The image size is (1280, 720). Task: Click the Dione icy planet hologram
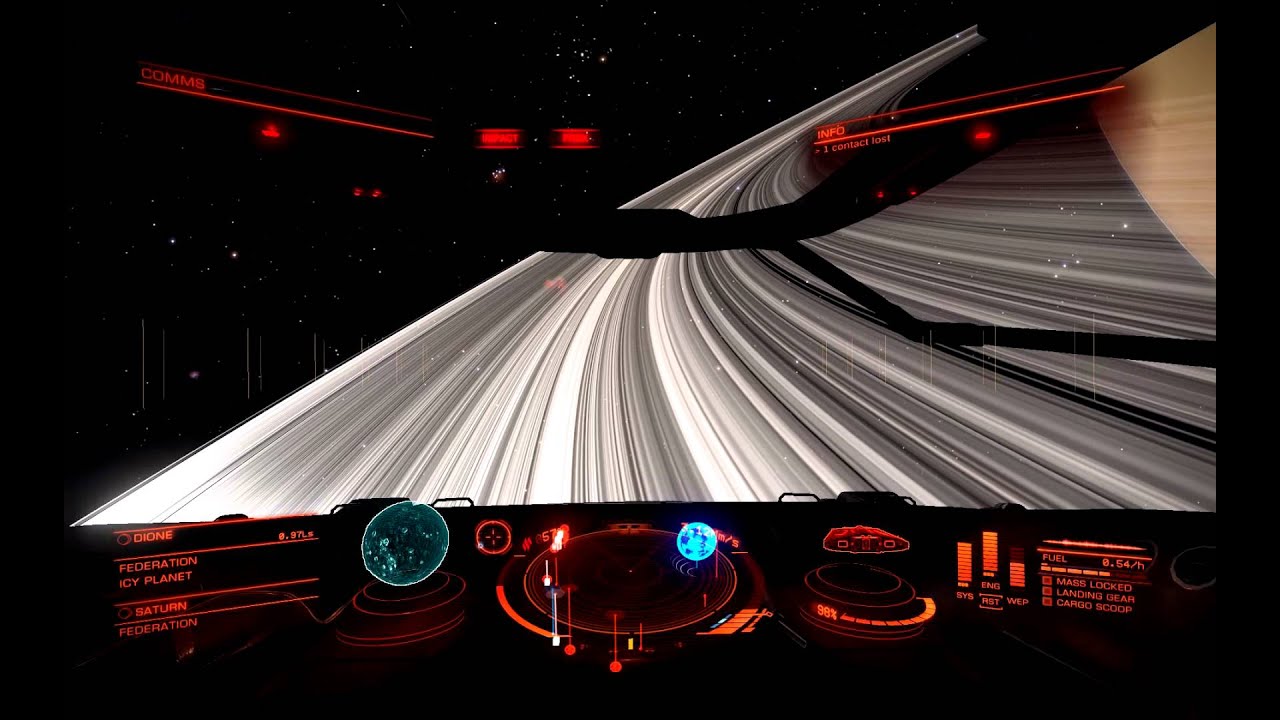tap(405, 541)
